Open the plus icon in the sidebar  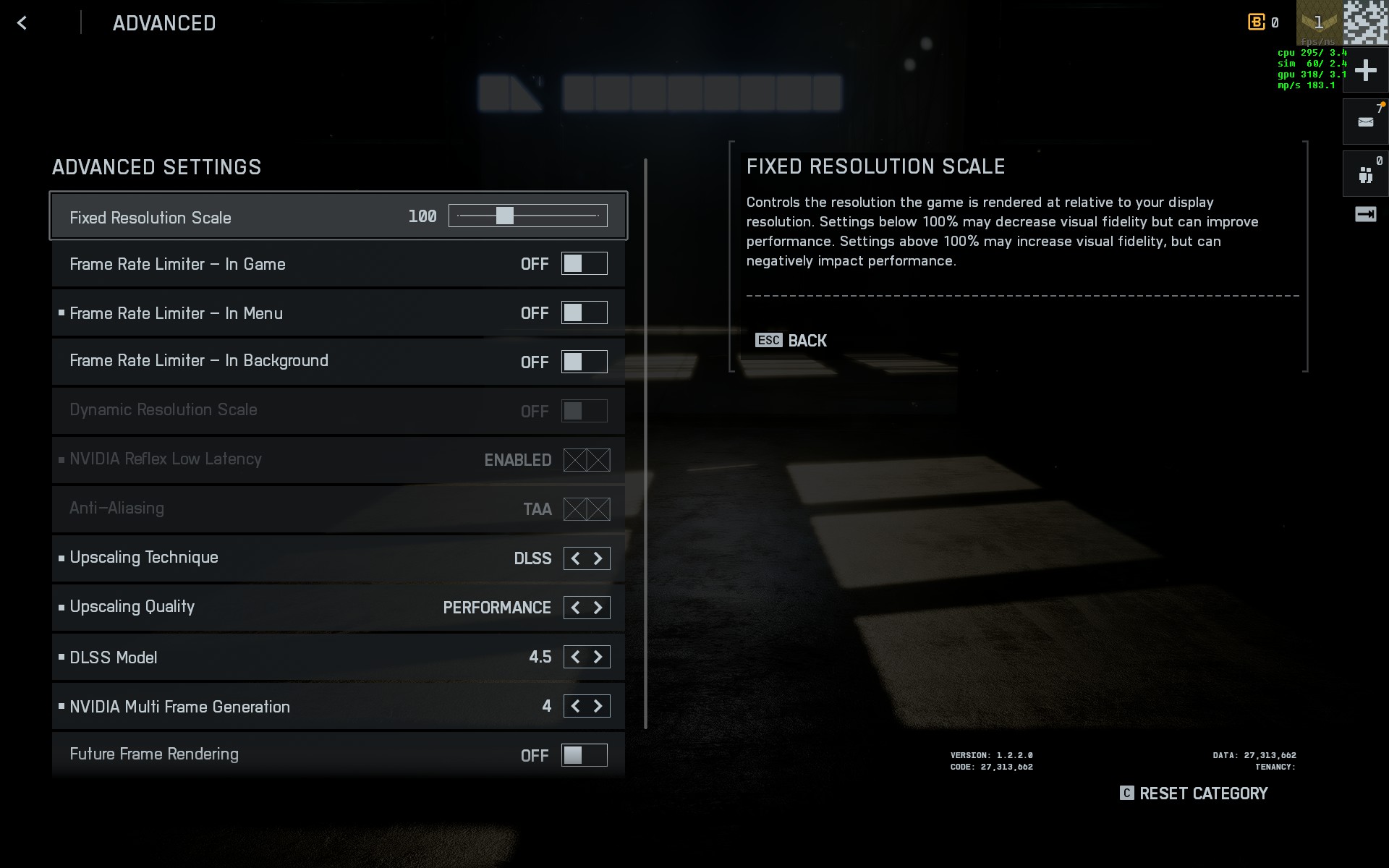[x=1365, y=71]
